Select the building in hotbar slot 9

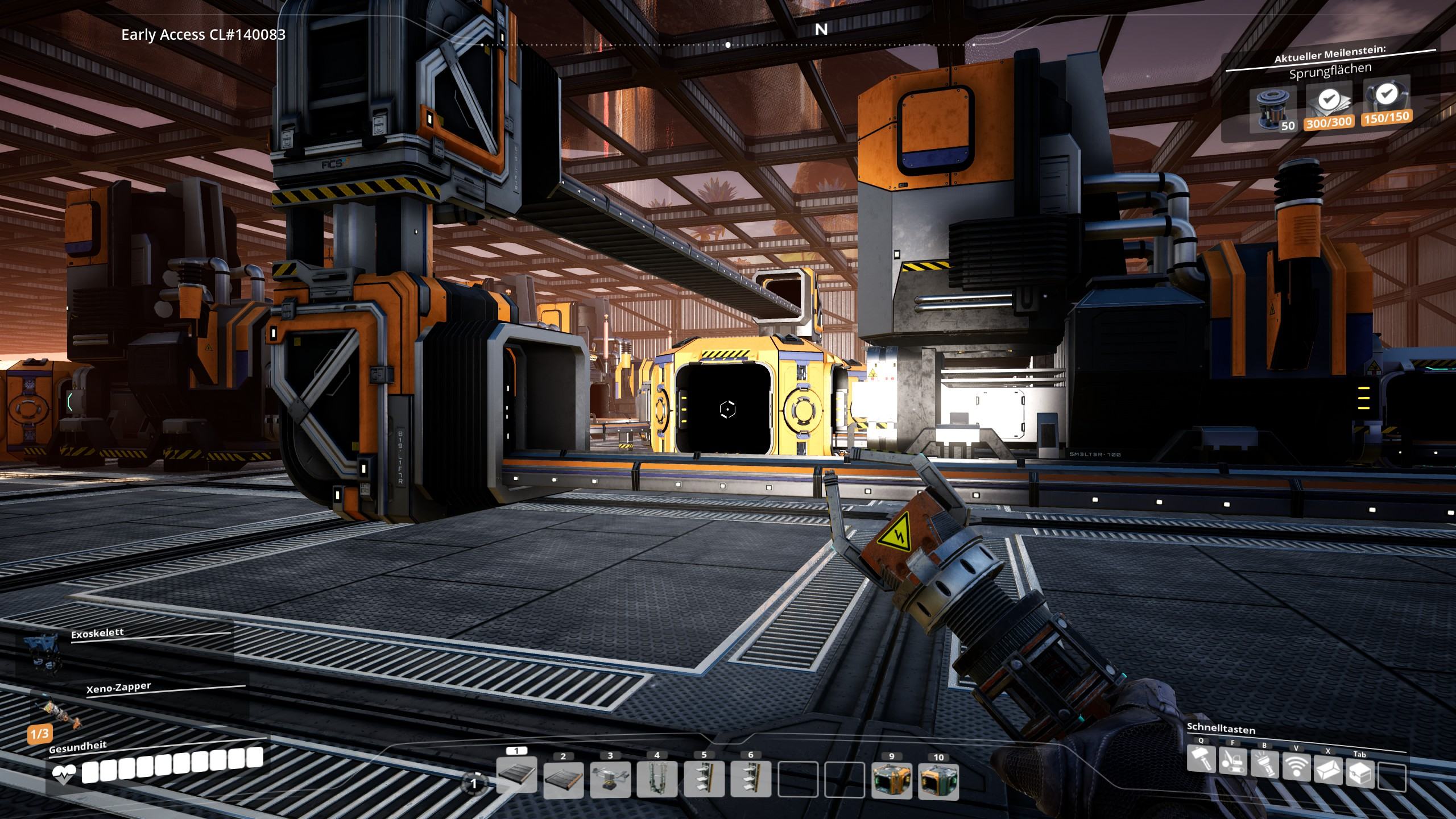coord(891,781)
